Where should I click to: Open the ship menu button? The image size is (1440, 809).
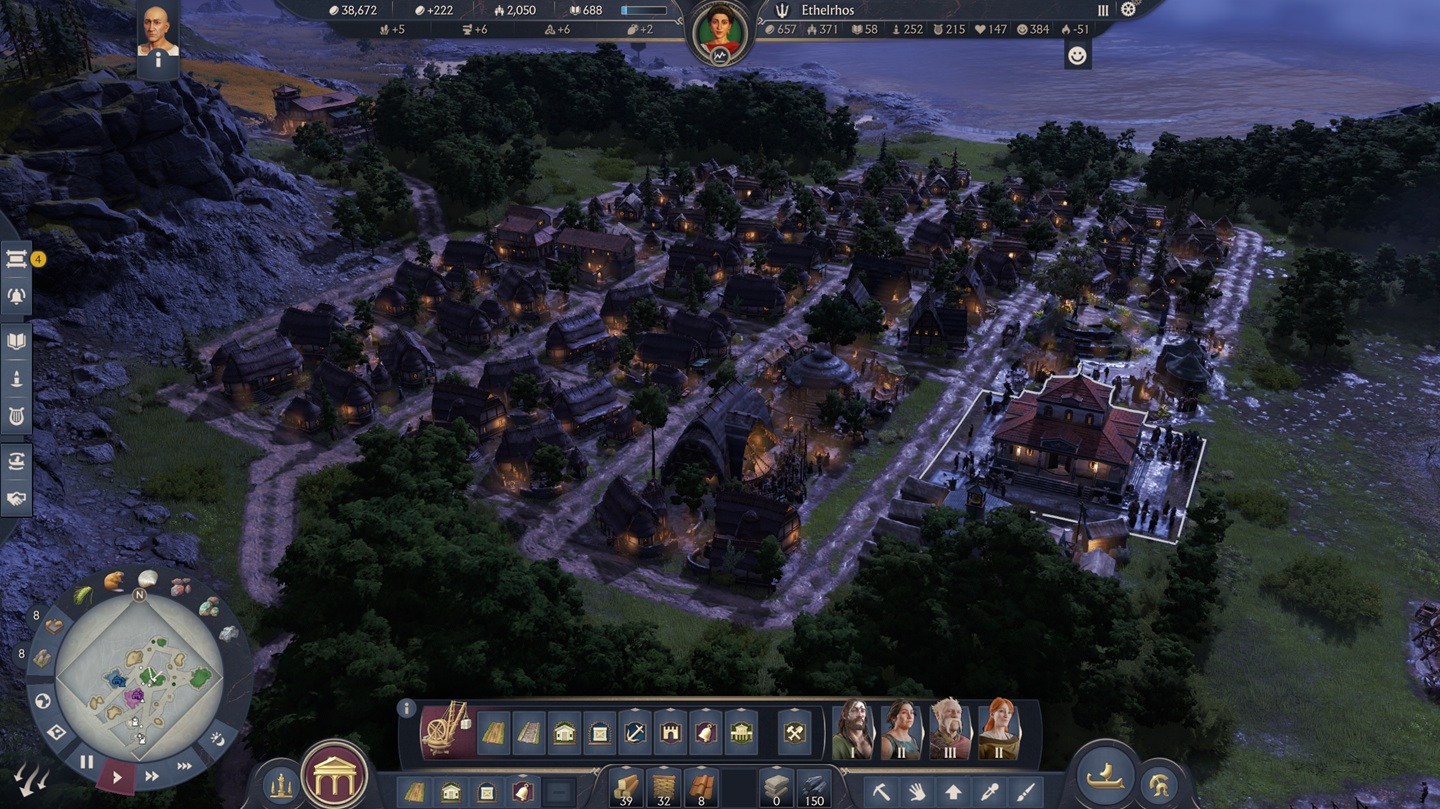1104,779
